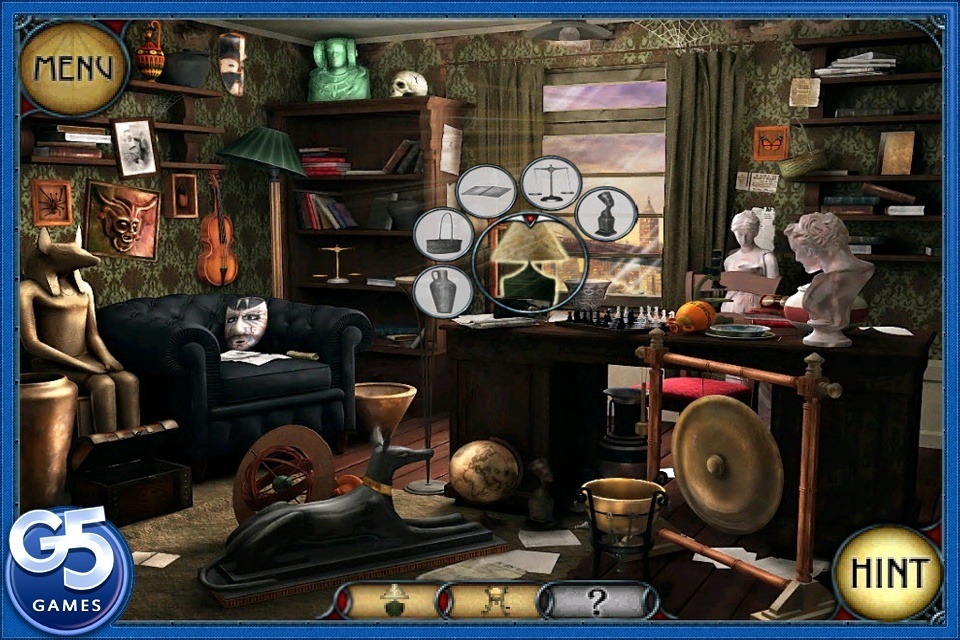Click the large highlighted lamp circle
The height and width of the screenshot is (640, 960).
click(529, 265)
